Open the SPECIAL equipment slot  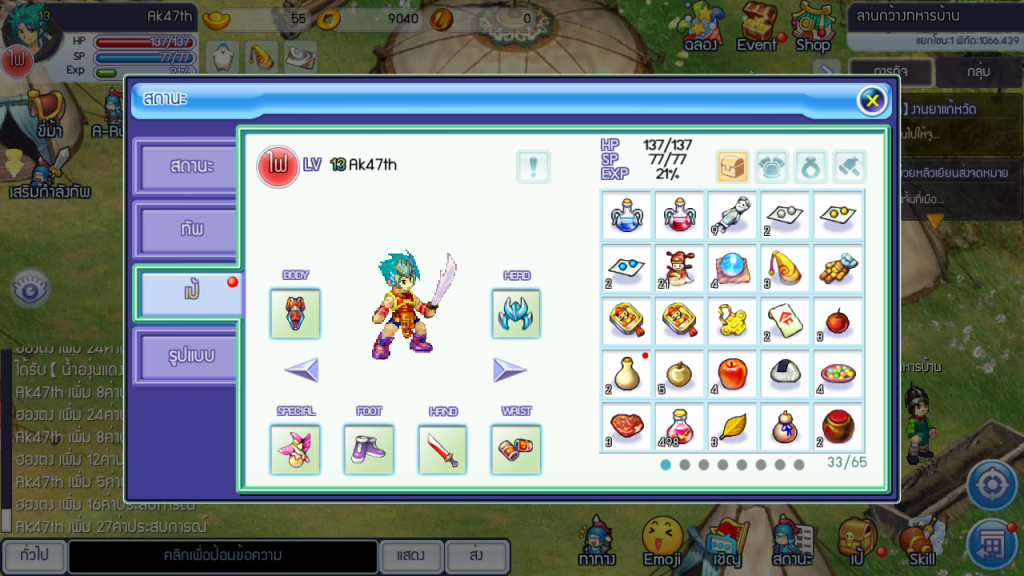point(295,449)
